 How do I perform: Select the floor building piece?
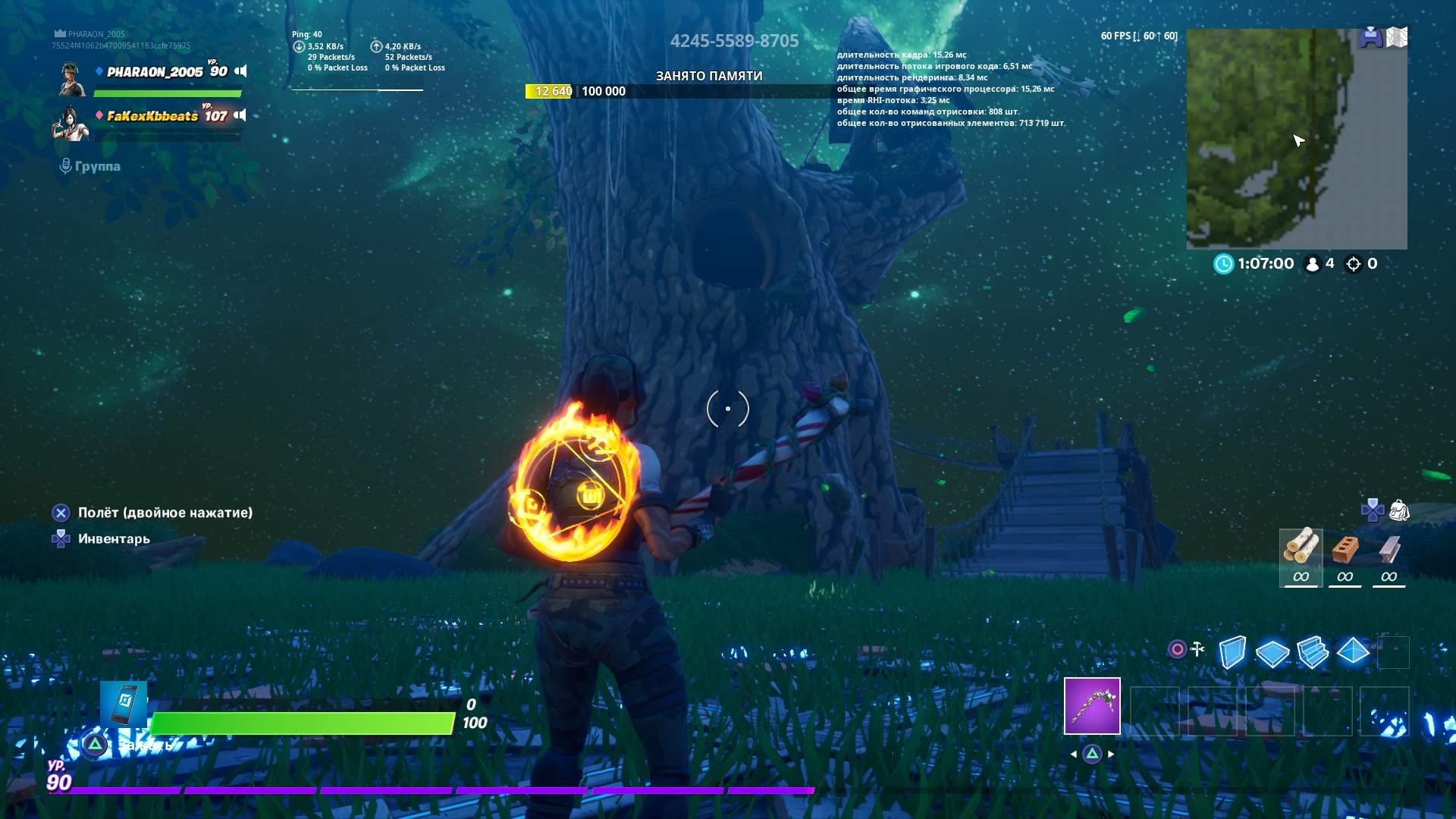point(1272,652)
